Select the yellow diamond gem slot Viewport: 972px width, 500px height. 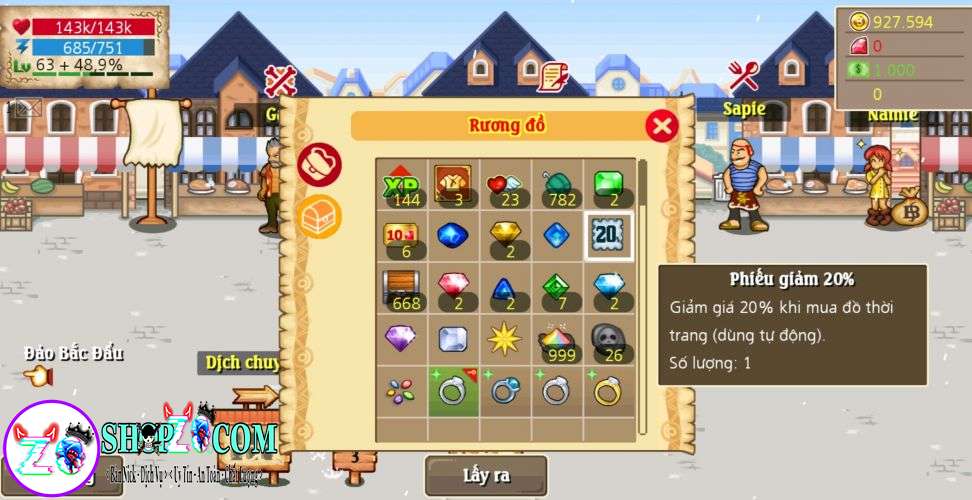point(504,236)
